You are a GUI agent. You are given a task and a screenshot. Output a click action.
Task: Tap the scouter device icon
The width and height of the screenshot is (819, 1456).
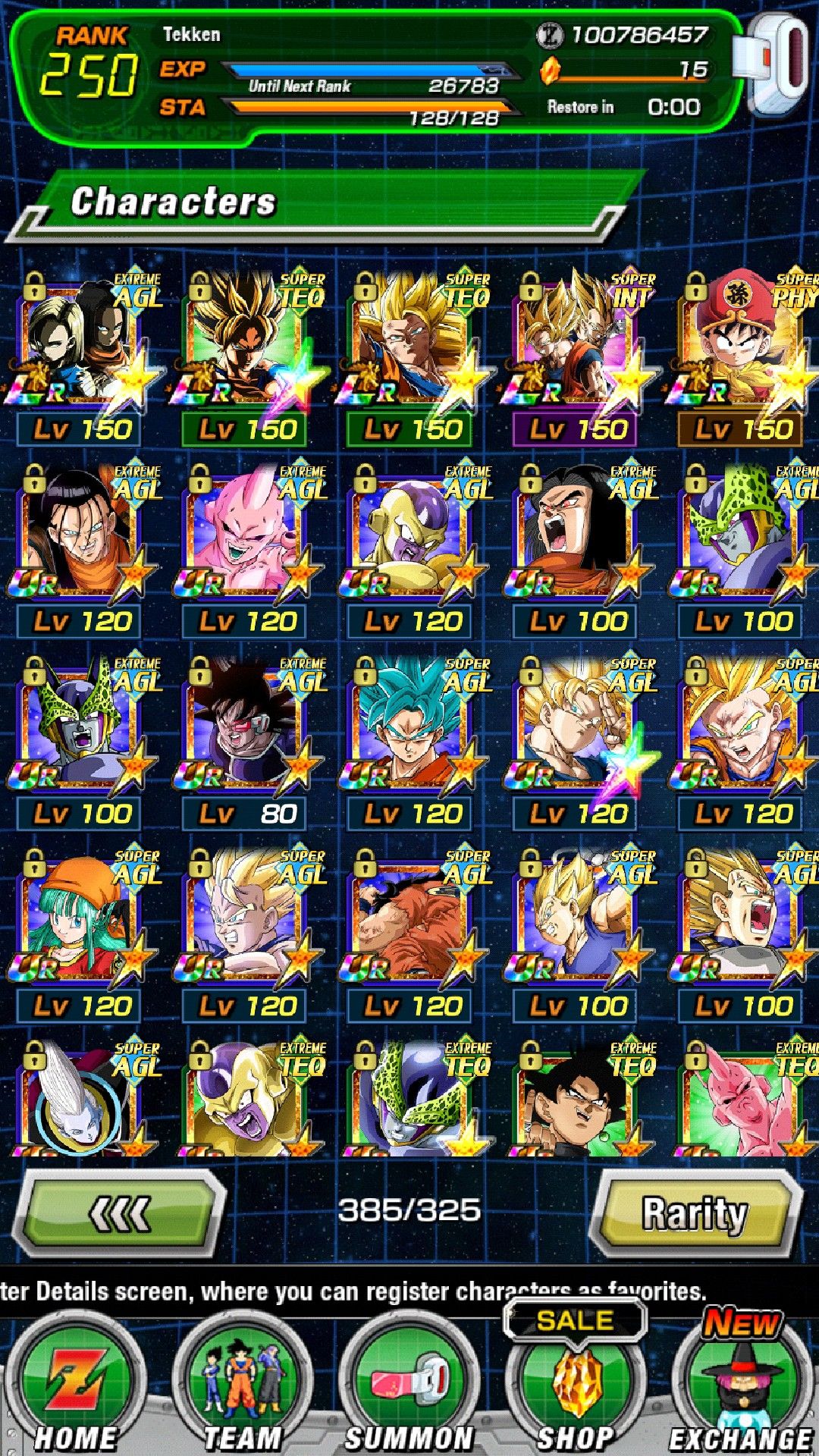point(777,64)
